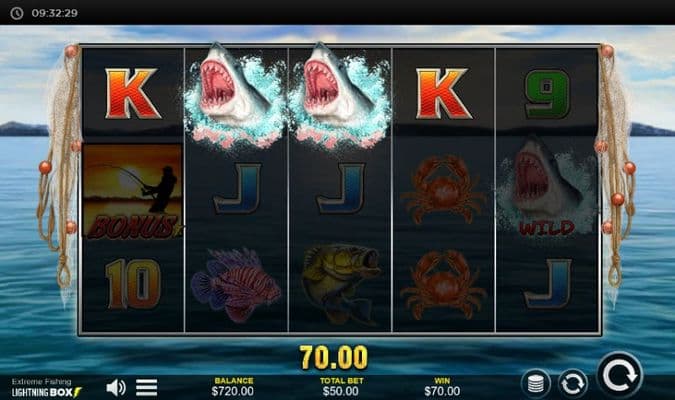Spin the reels with the large spin button
The height and width of the screenshot is (400, 675).
(620, 376)
